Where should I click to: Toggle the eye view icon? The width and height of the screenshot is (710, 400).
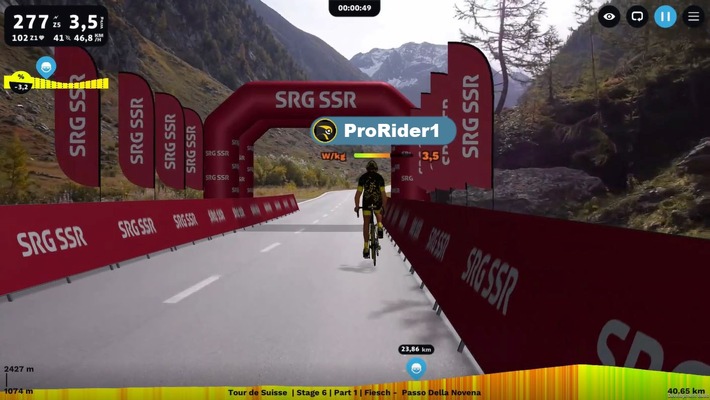(609, 16)
